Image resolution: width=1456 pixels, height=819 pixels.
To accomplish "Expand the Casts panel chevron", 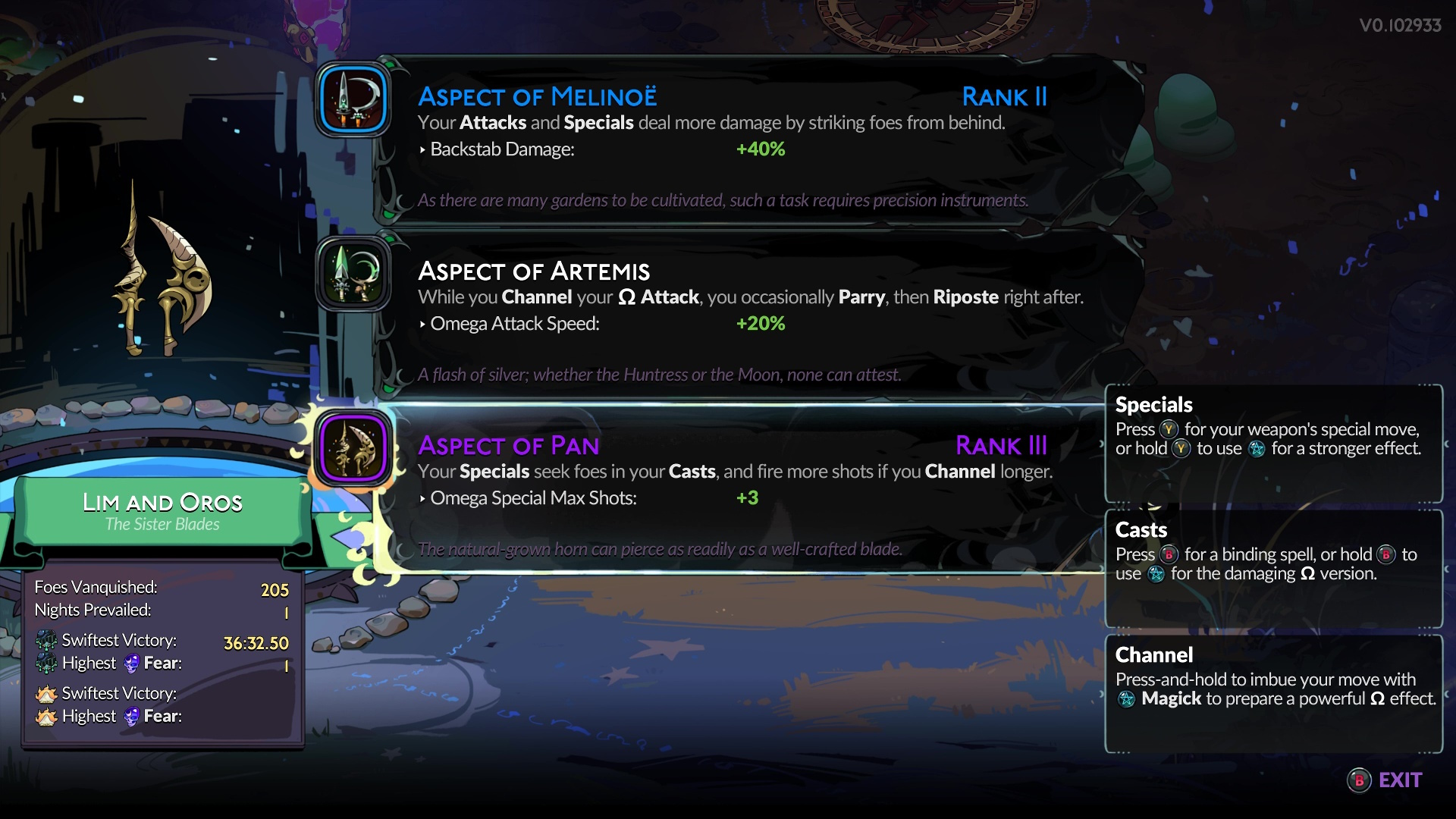I will tap(1447, 570).
